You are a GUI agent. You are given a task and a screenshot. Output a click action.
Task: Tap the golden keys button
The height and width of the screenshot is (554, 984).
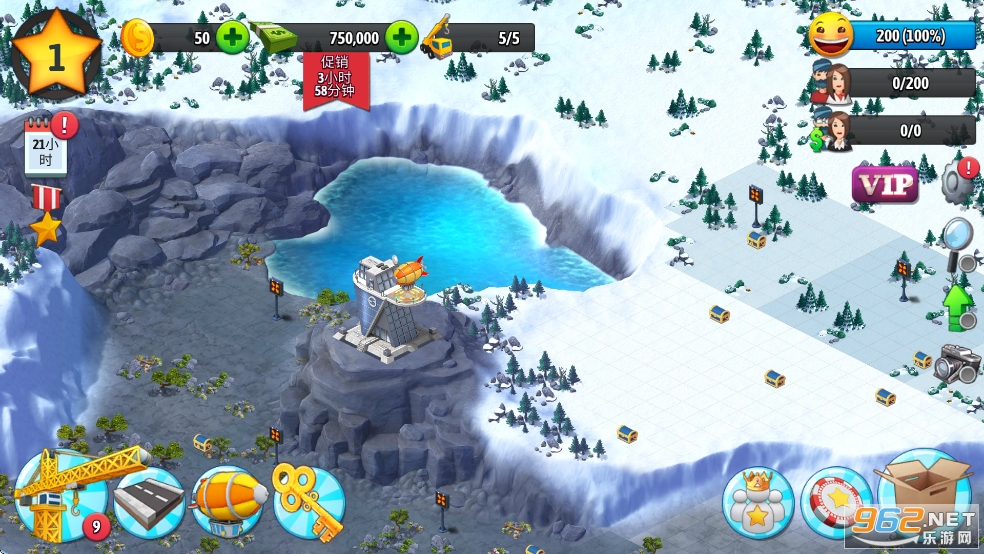[309, 501]
